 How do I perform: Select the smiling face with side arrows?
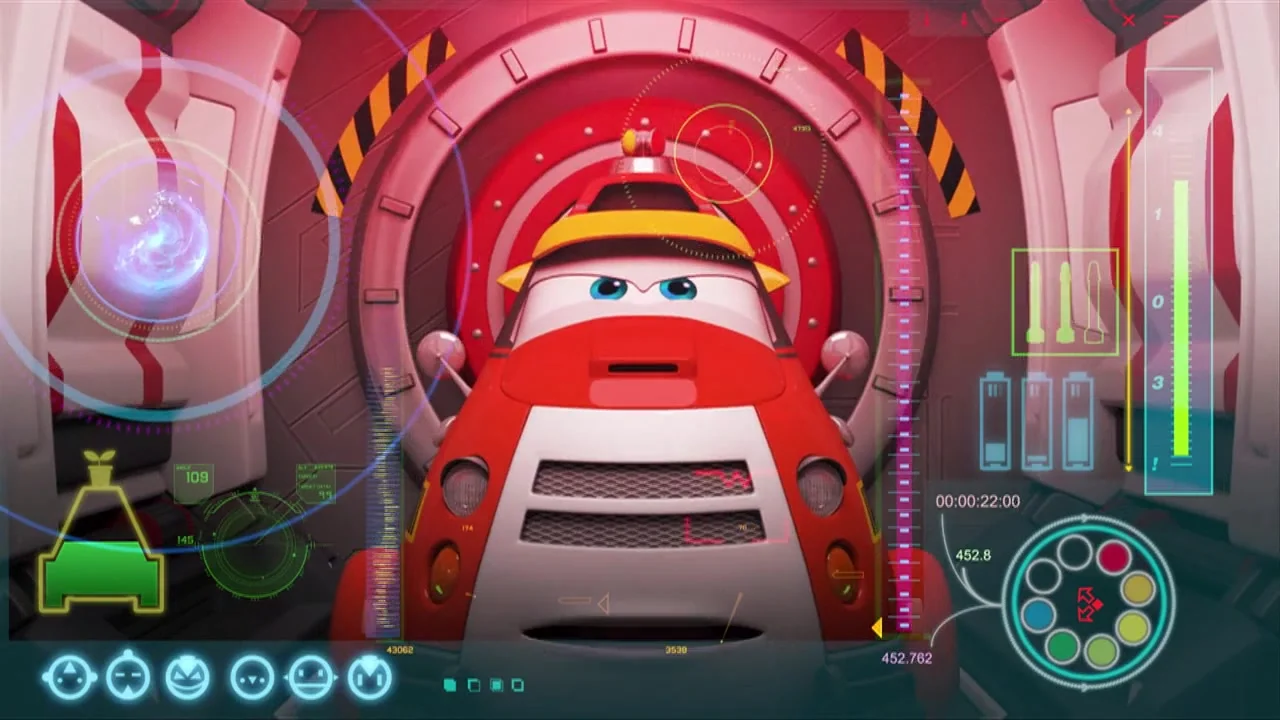pyautogui.click(x=310, y=679)
